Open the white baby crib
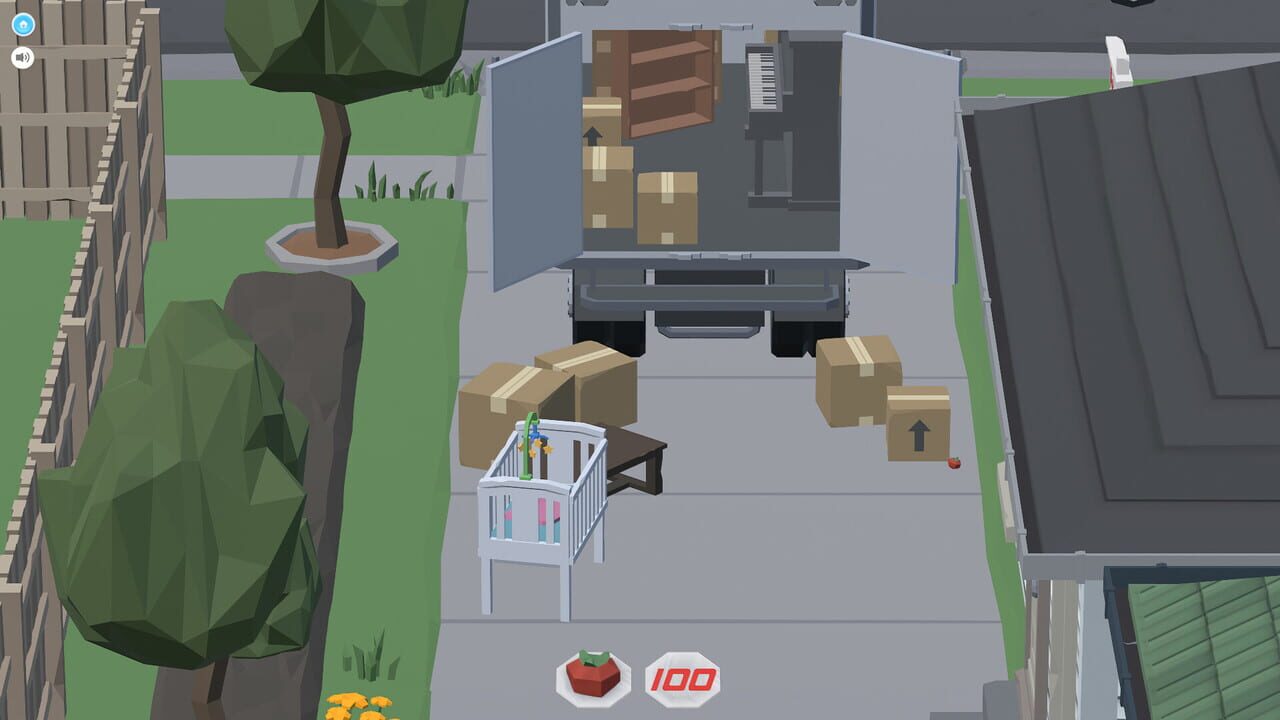The height and width of the screenshot is (720, 1280). click(x=545, y=520)
